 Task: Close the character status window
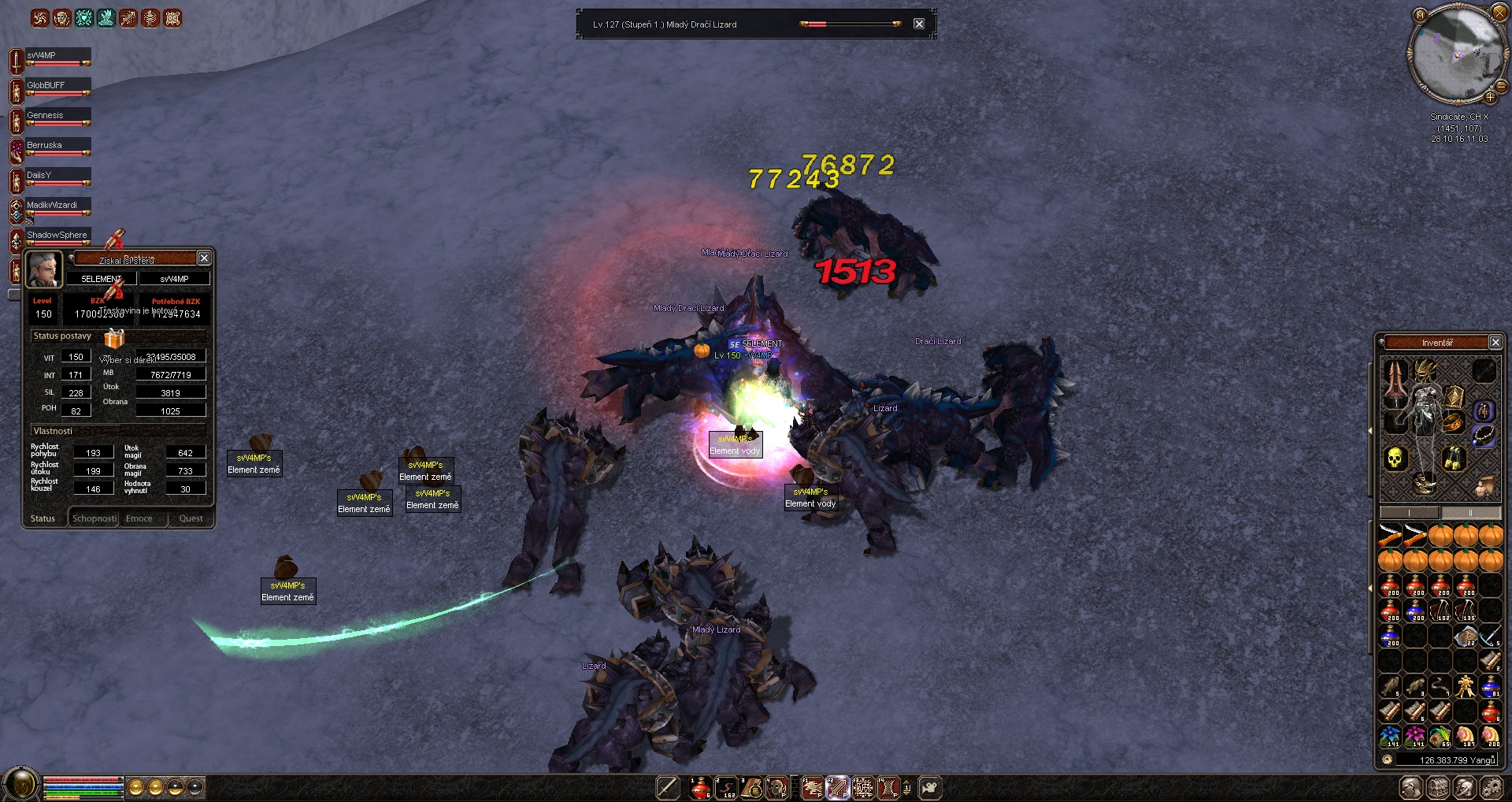pos(204,258)
